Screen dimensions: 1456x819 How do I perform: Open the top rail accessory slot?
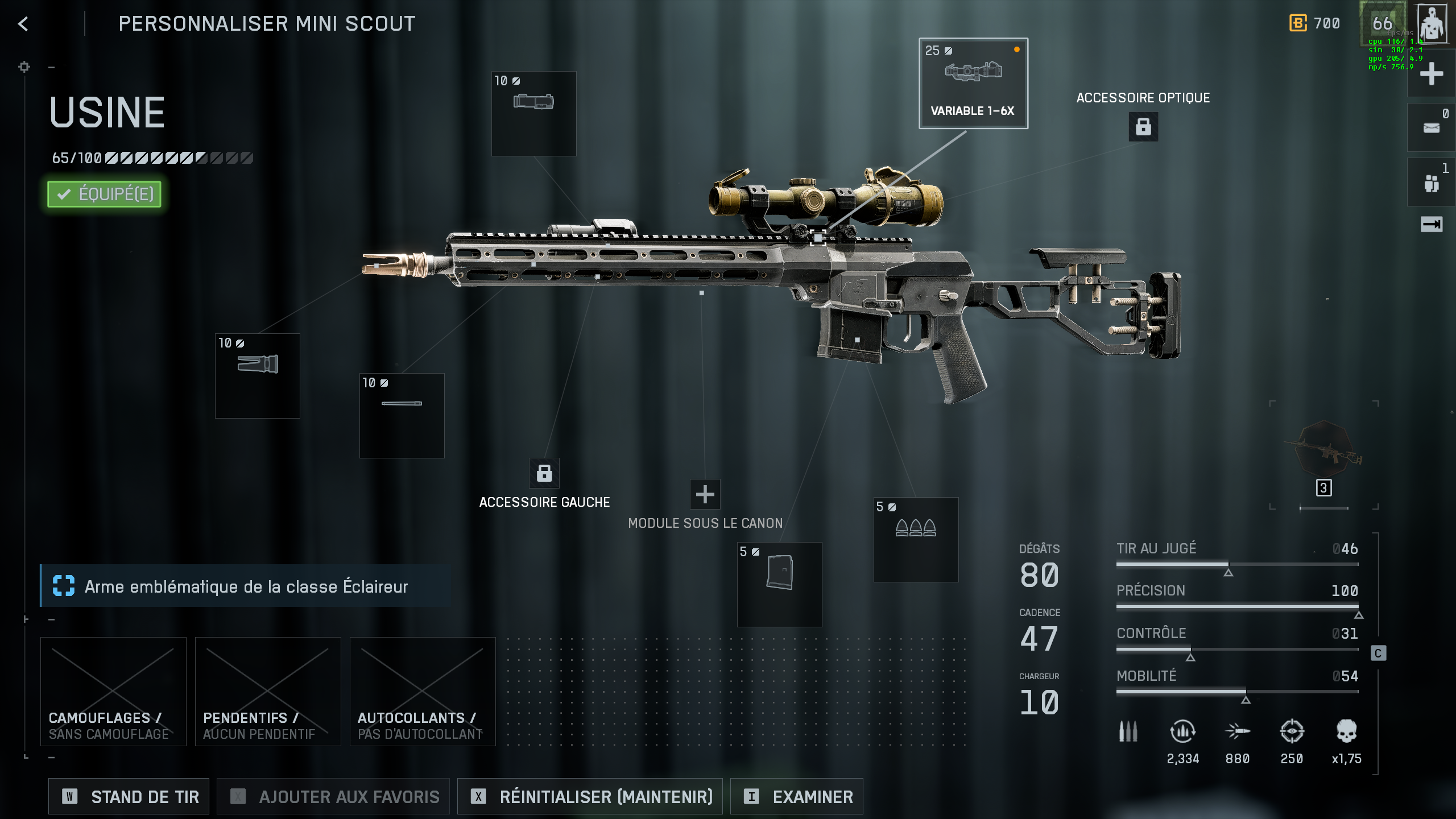click(533, 113)
